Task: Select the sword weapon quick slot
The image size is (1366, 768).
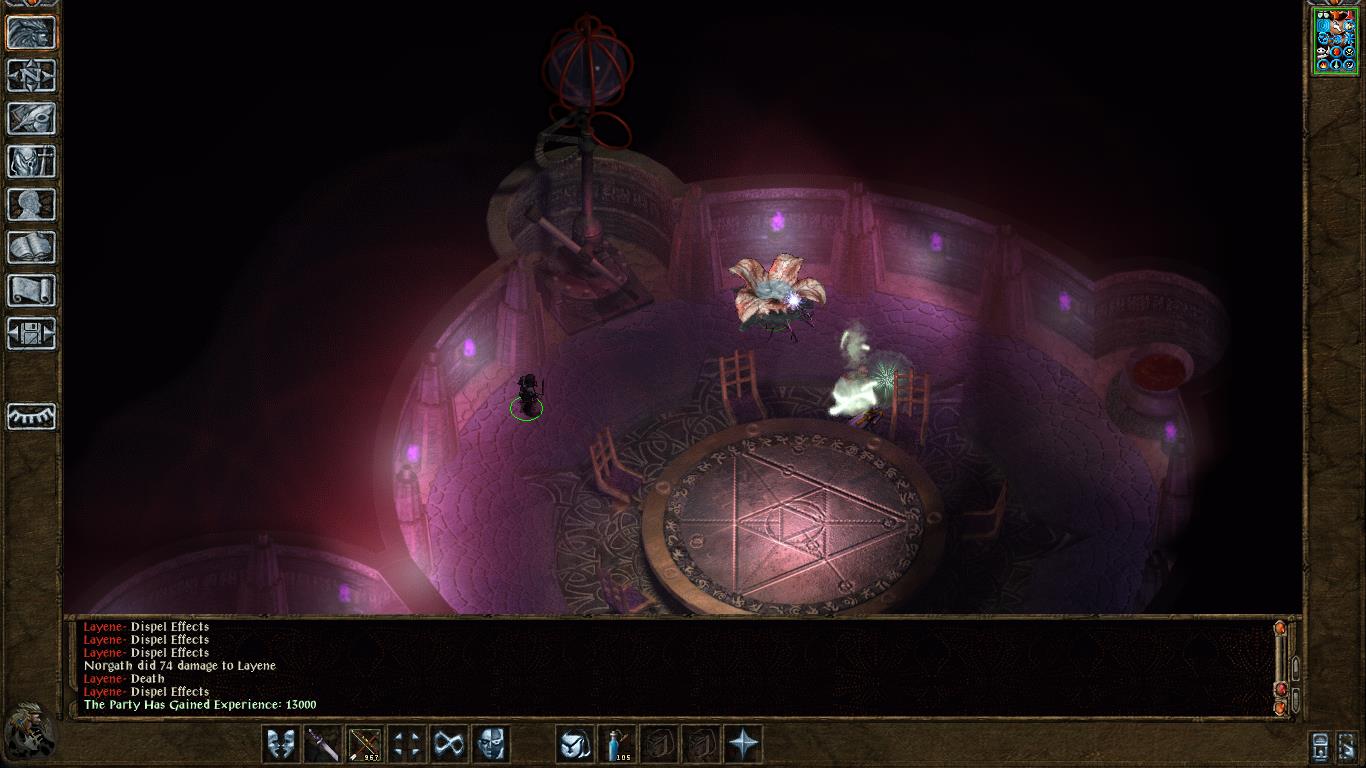Action: 323,744
